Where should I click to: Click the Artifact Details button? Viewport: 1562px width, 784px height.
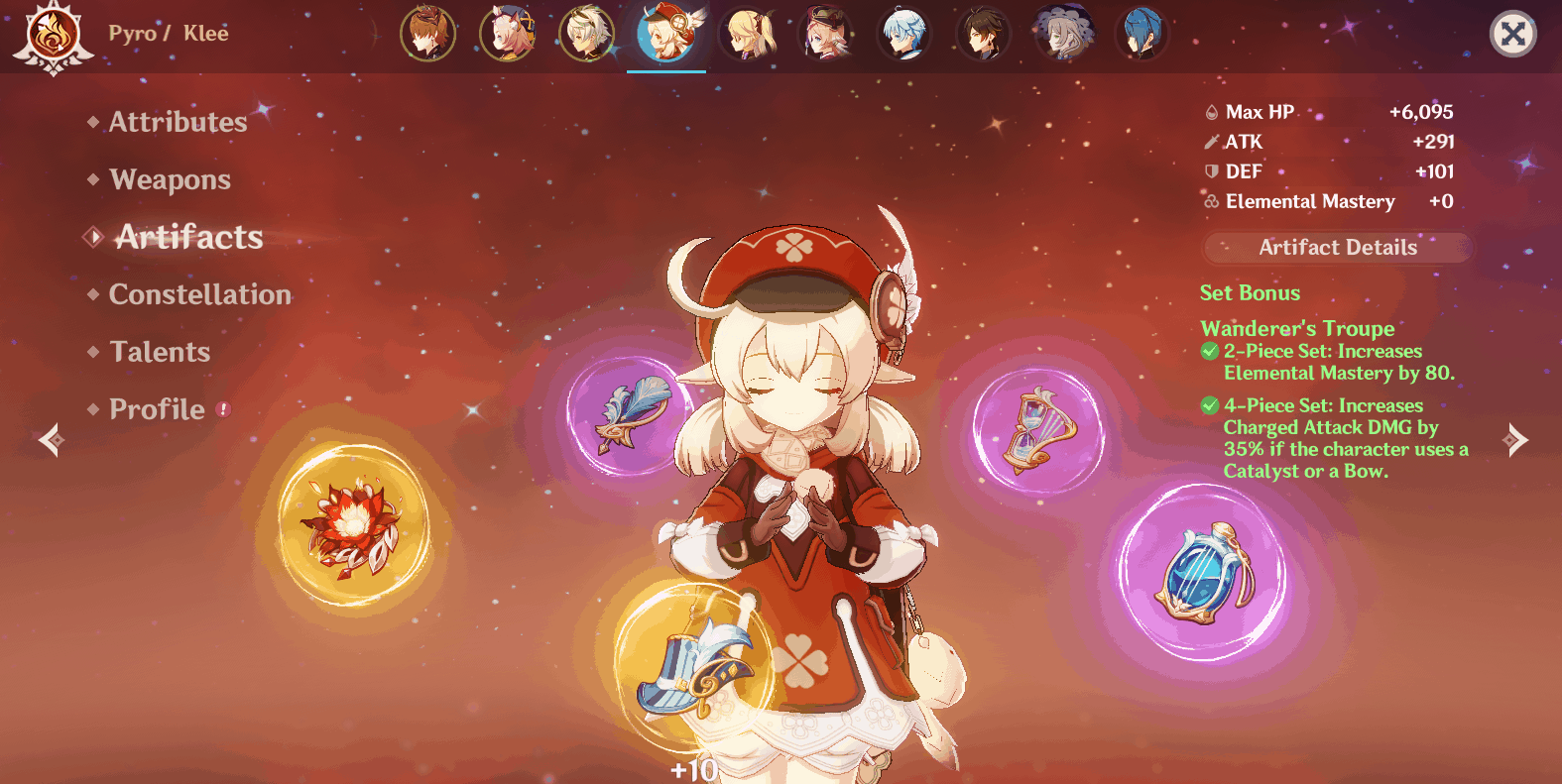(x=1337, y=248)
